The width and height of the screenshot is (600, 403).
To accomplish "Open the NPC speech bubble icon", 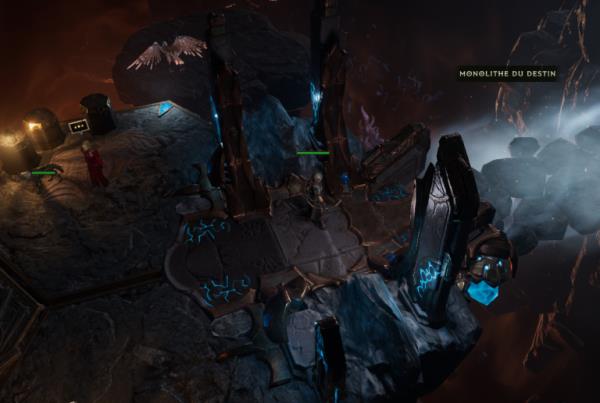I will point(78,126).
